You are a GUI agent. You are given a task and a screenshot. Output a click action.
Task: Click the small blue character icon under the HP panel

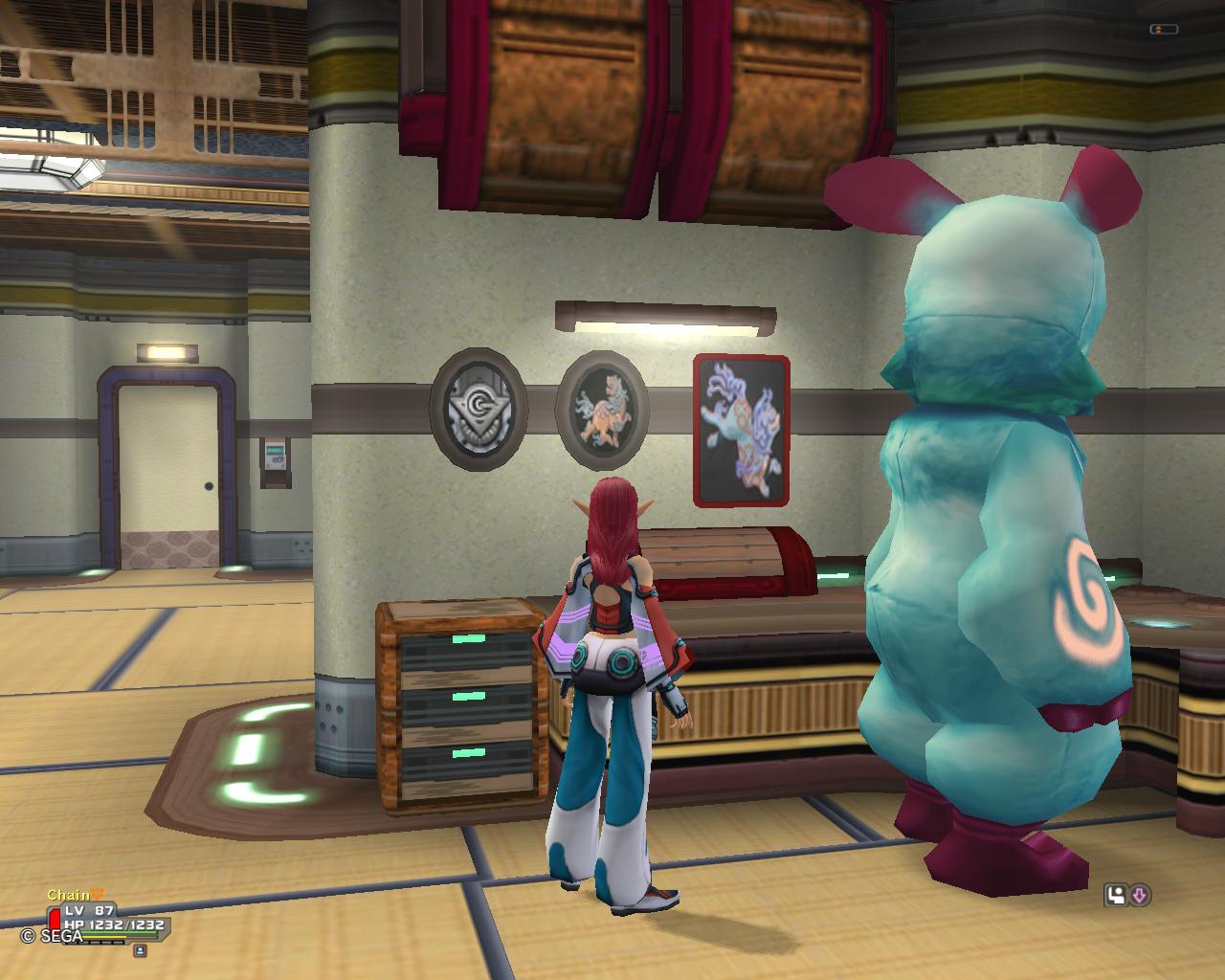(140, 950)
